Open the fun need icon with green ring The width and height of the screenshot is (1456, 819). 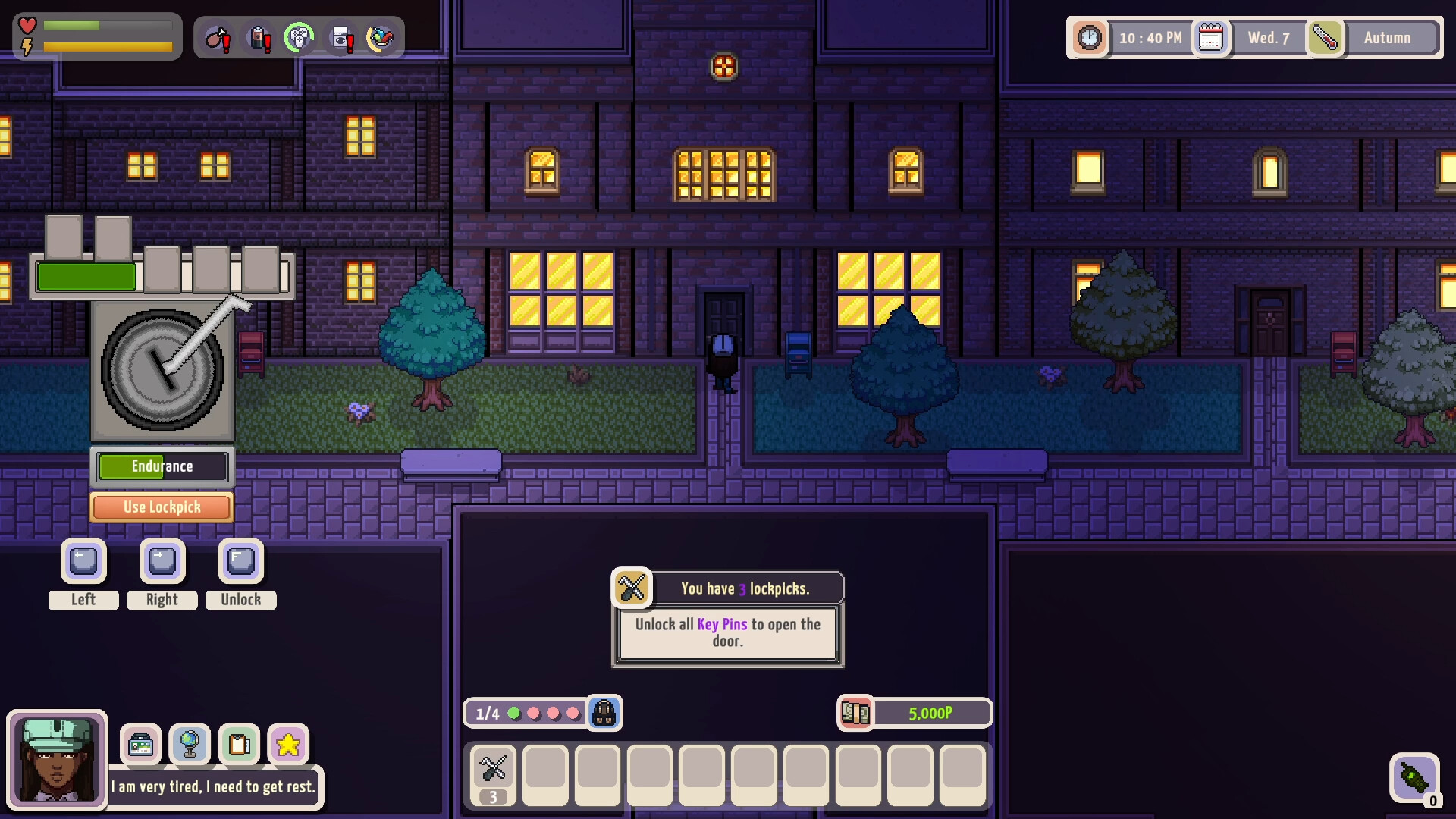300,36
